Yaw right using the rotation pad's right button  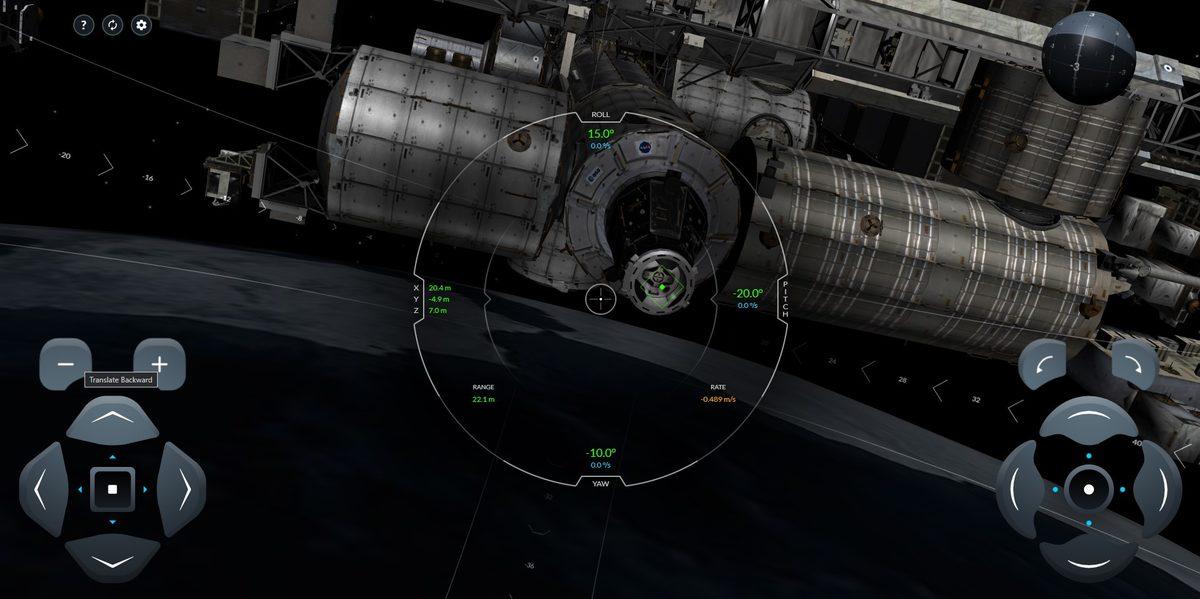coord(1159,489)
